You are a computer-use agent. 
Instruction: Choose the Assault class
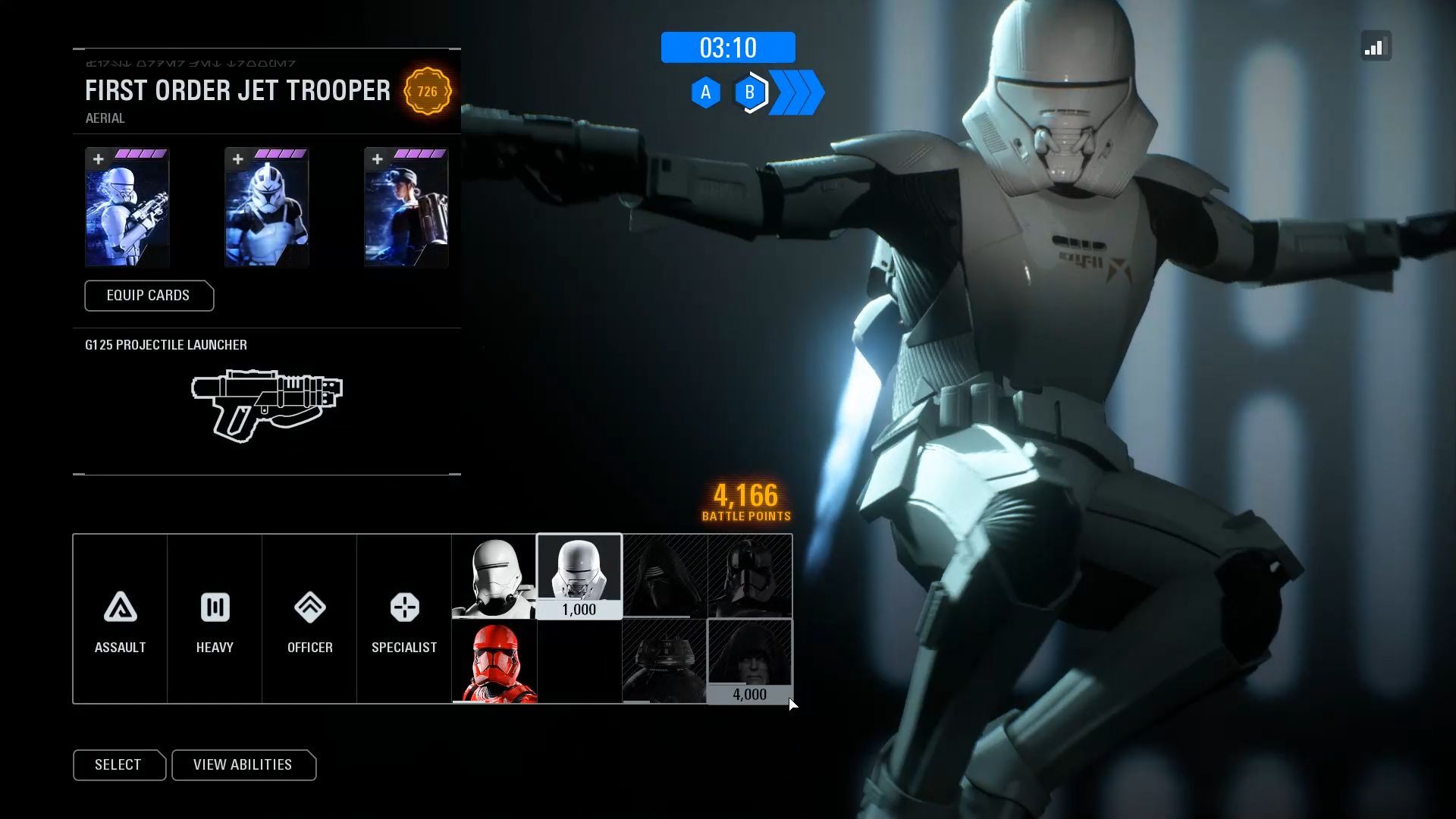[x=120, y=619]
